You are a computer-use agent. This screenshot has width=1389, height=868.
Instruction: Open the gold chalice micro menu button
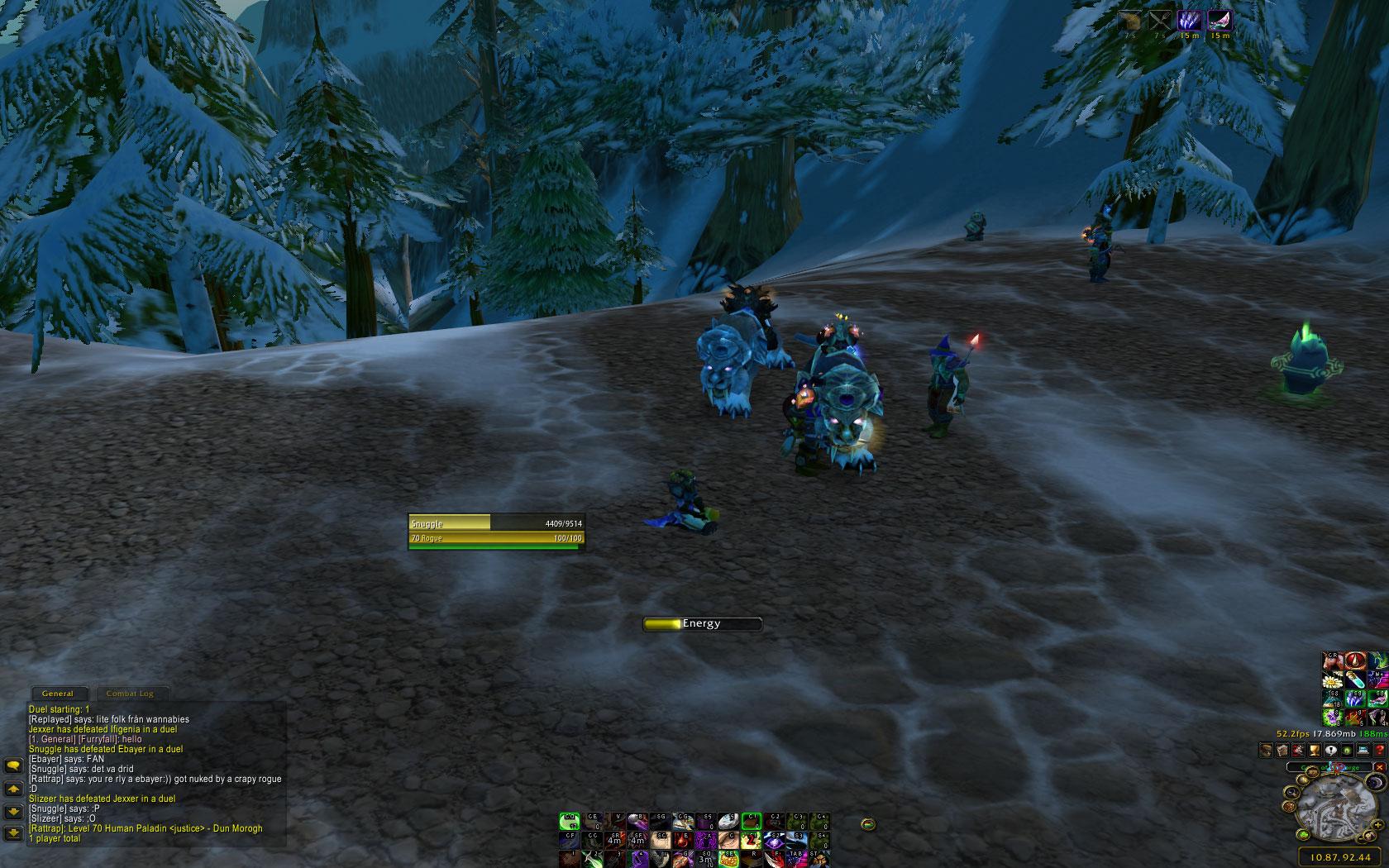[x=1315, y=751]
